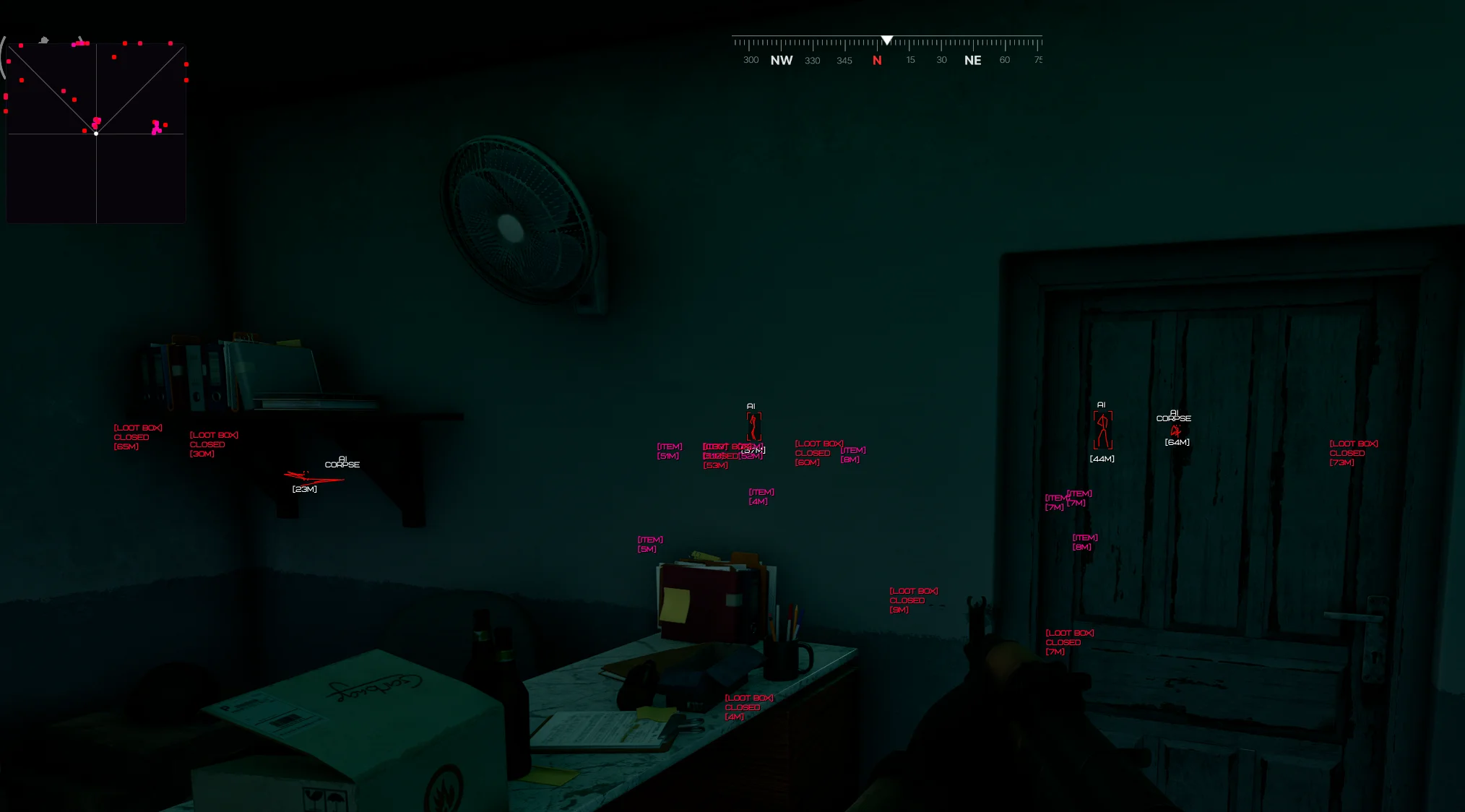Click the closed loot box 9M marker
This screenshot has width=1465, height=812.
913,600
